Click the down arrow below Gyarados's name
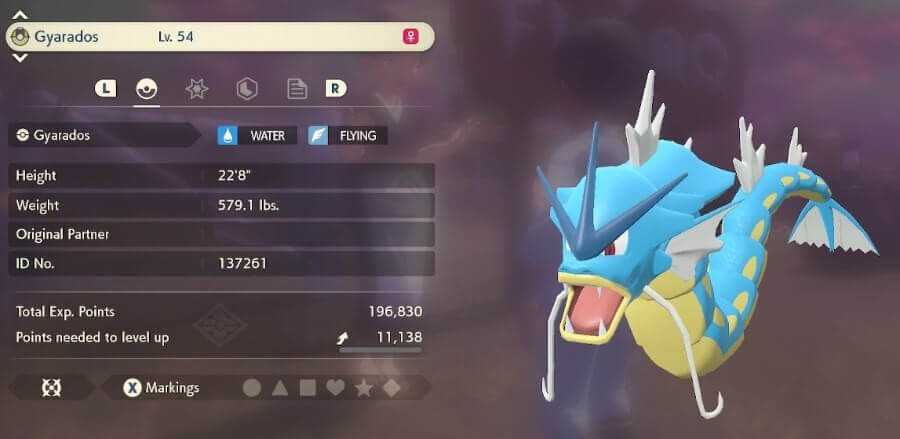The width and height of the screenshot is (900, 439). pos(20,59)
